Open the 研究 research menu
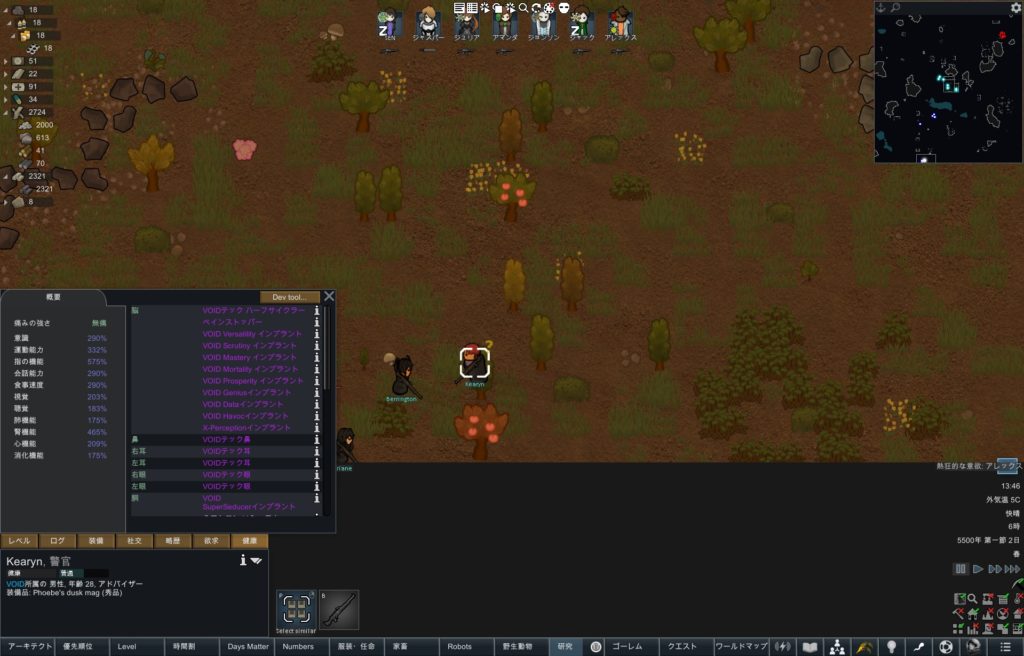Screen dimensions: 1024x656 click(566, 647)
